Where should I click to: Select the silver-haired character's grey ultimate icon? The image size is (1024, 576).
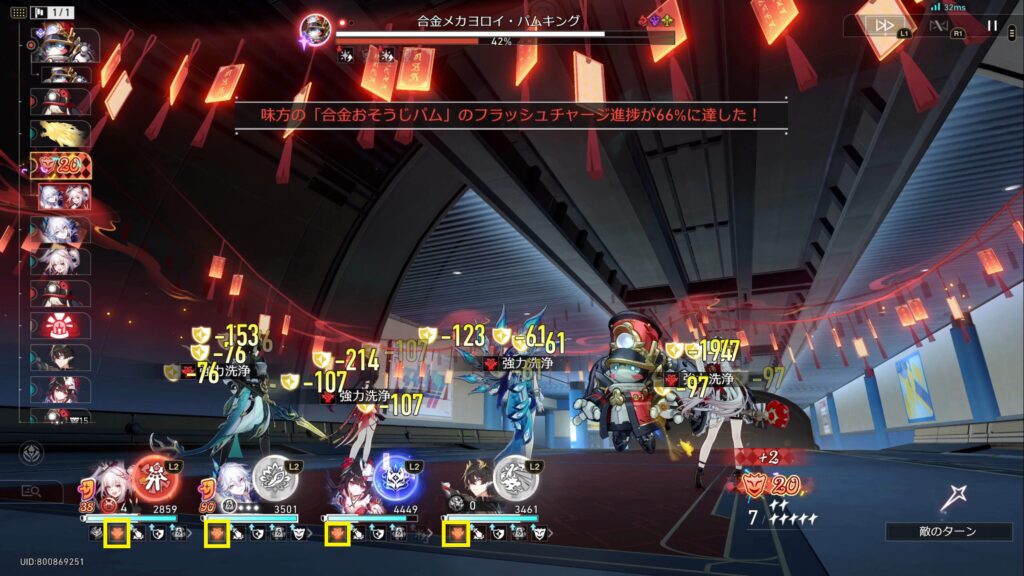pyautogui.click(x=273, y=478)
